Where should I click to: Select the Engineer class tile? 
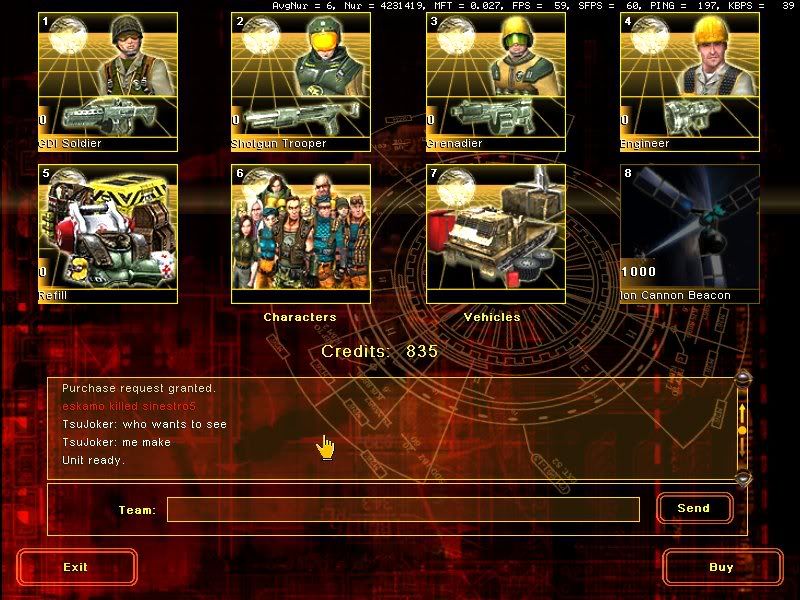coord(689,81)
